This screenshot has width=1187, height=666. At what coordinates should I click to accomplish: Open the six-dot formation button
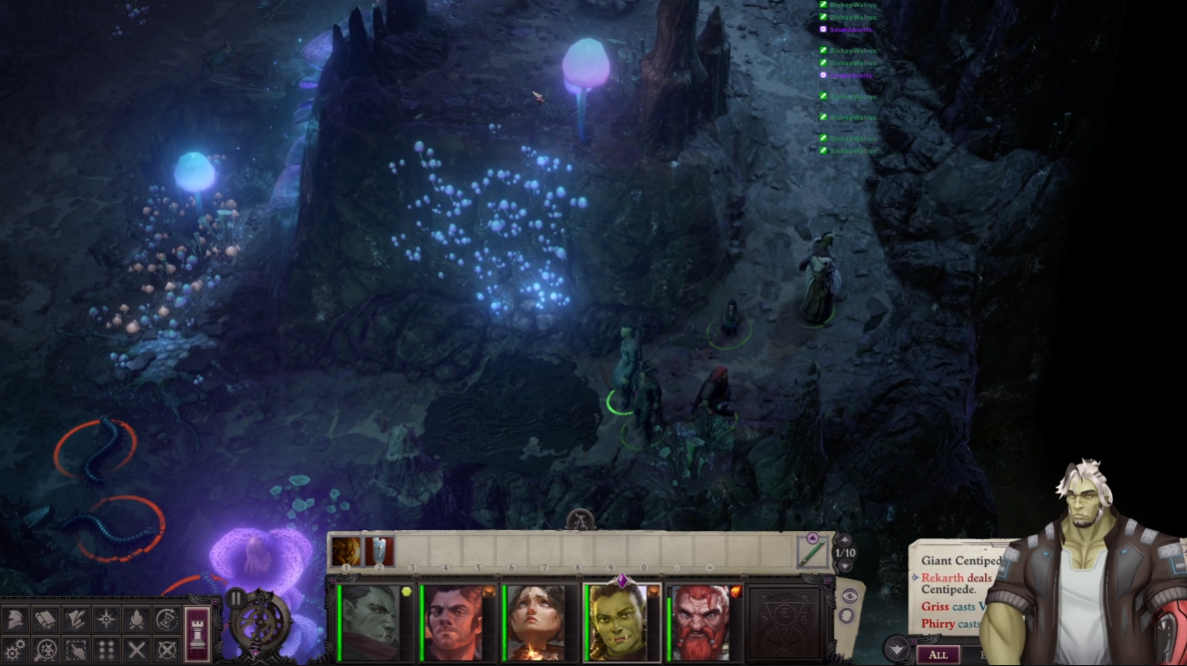(x=107, y=650)
